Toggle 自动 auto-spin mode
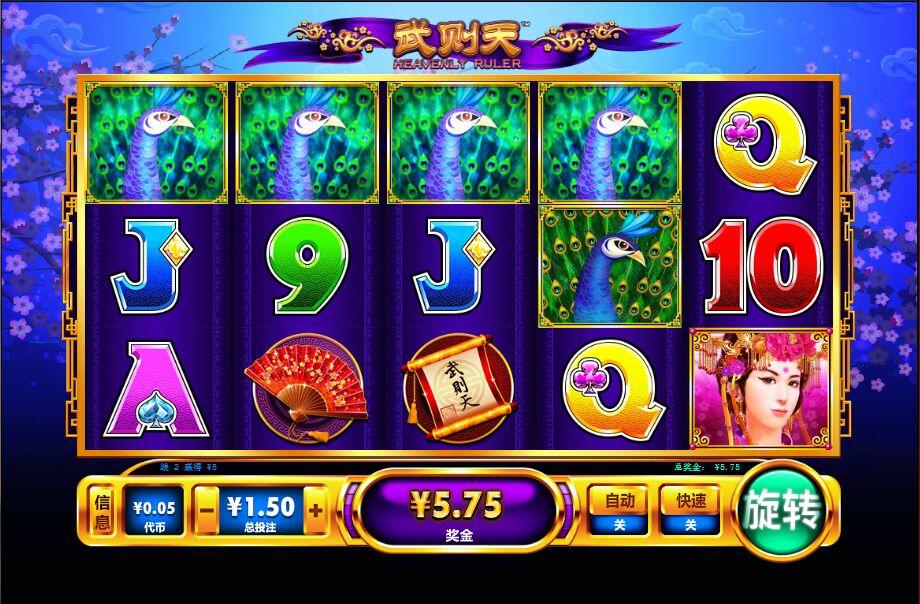This screenshot has height=604, width=920. pyautogui.click(x=617, y=511)
